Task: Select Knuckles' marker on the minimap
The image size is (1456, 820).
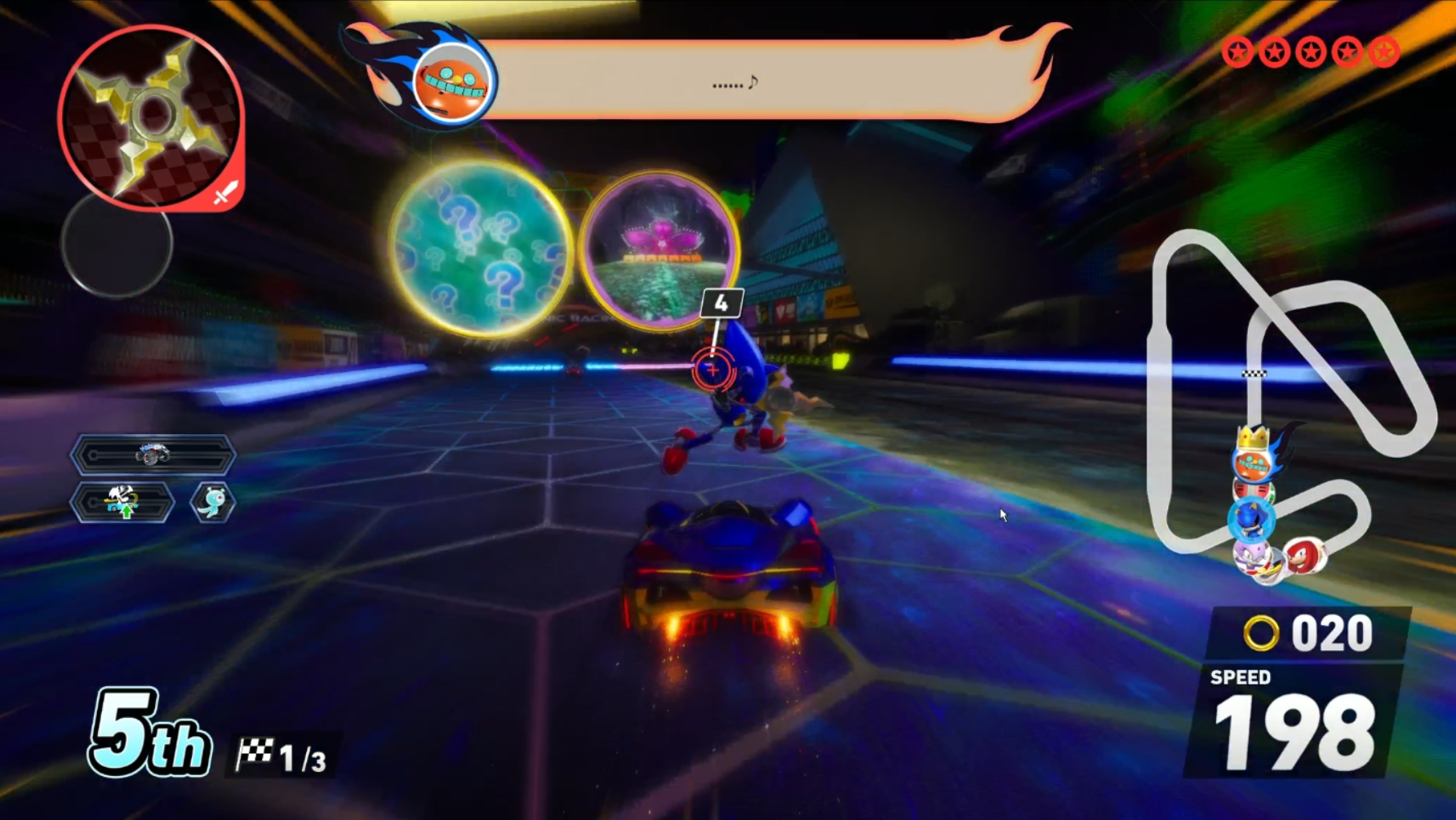Action: 1303,556
